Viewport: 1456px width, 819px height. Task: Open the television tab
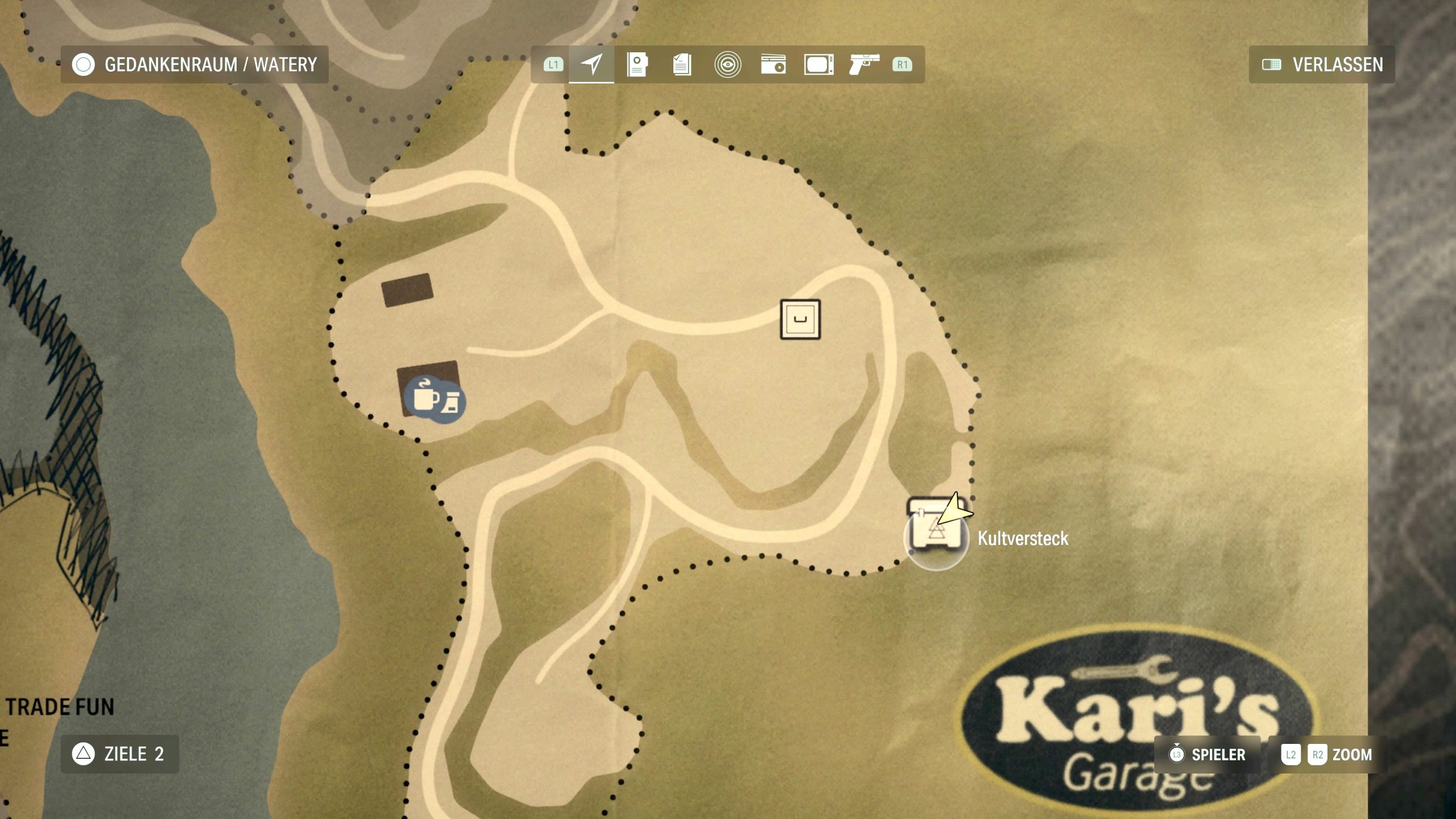tap(818, 64)
